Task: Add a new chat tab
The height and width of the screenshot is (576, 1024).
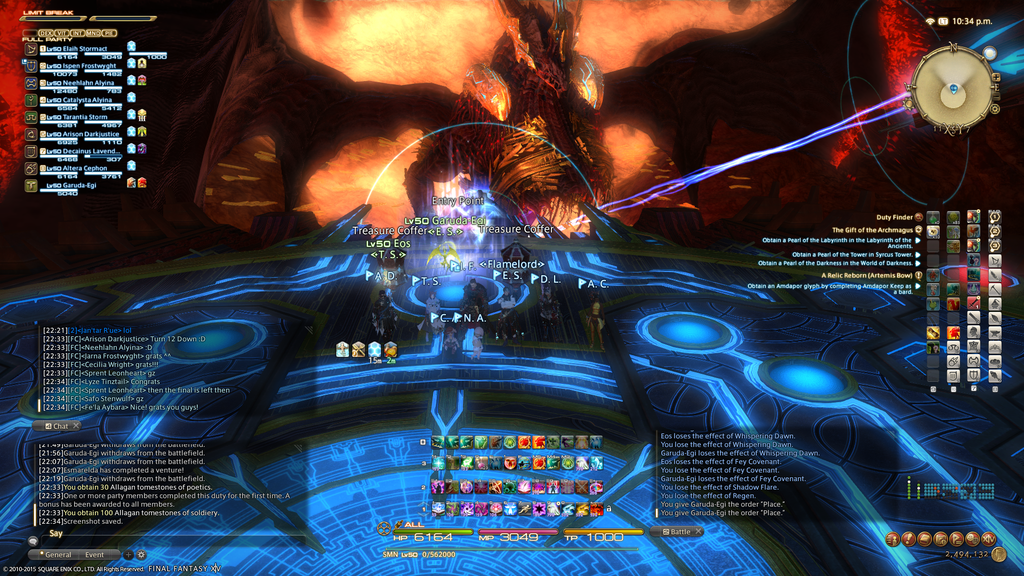Action: click(x=128, y=554)
